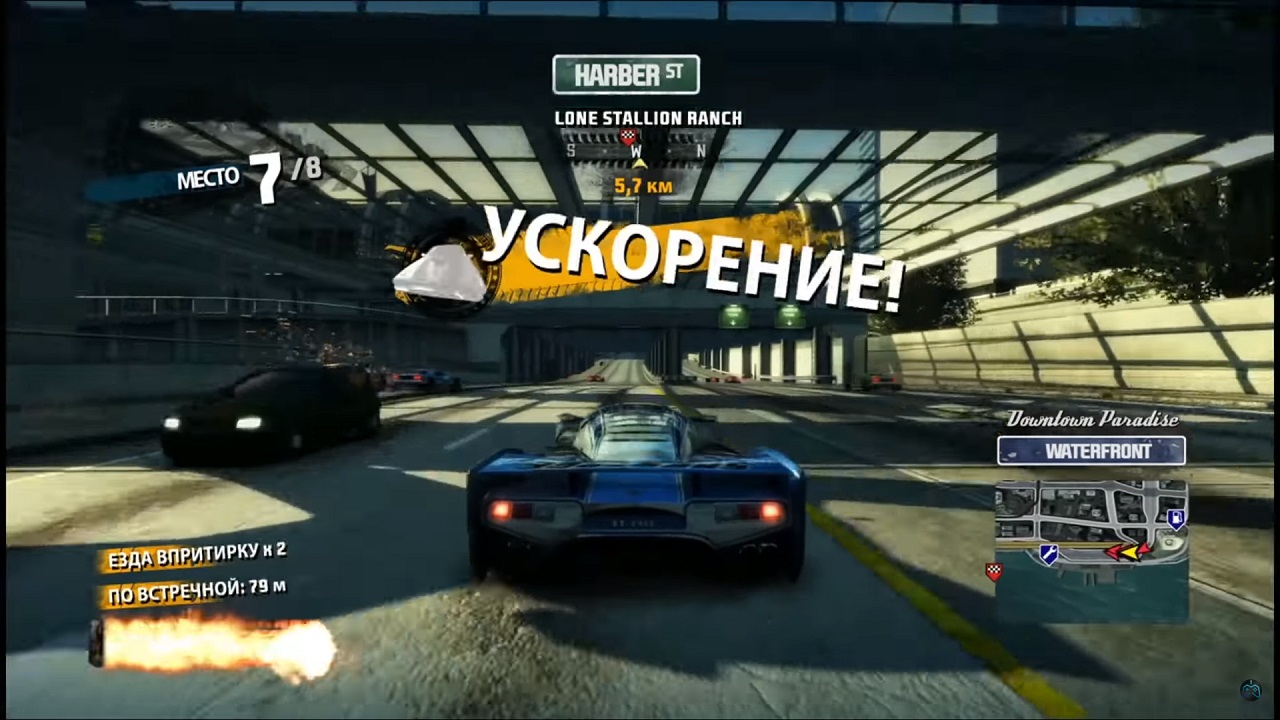This screenshot has height=720, width=1280.
Task: Select the fuel station icon on minimap
Action: point(1176,519)
